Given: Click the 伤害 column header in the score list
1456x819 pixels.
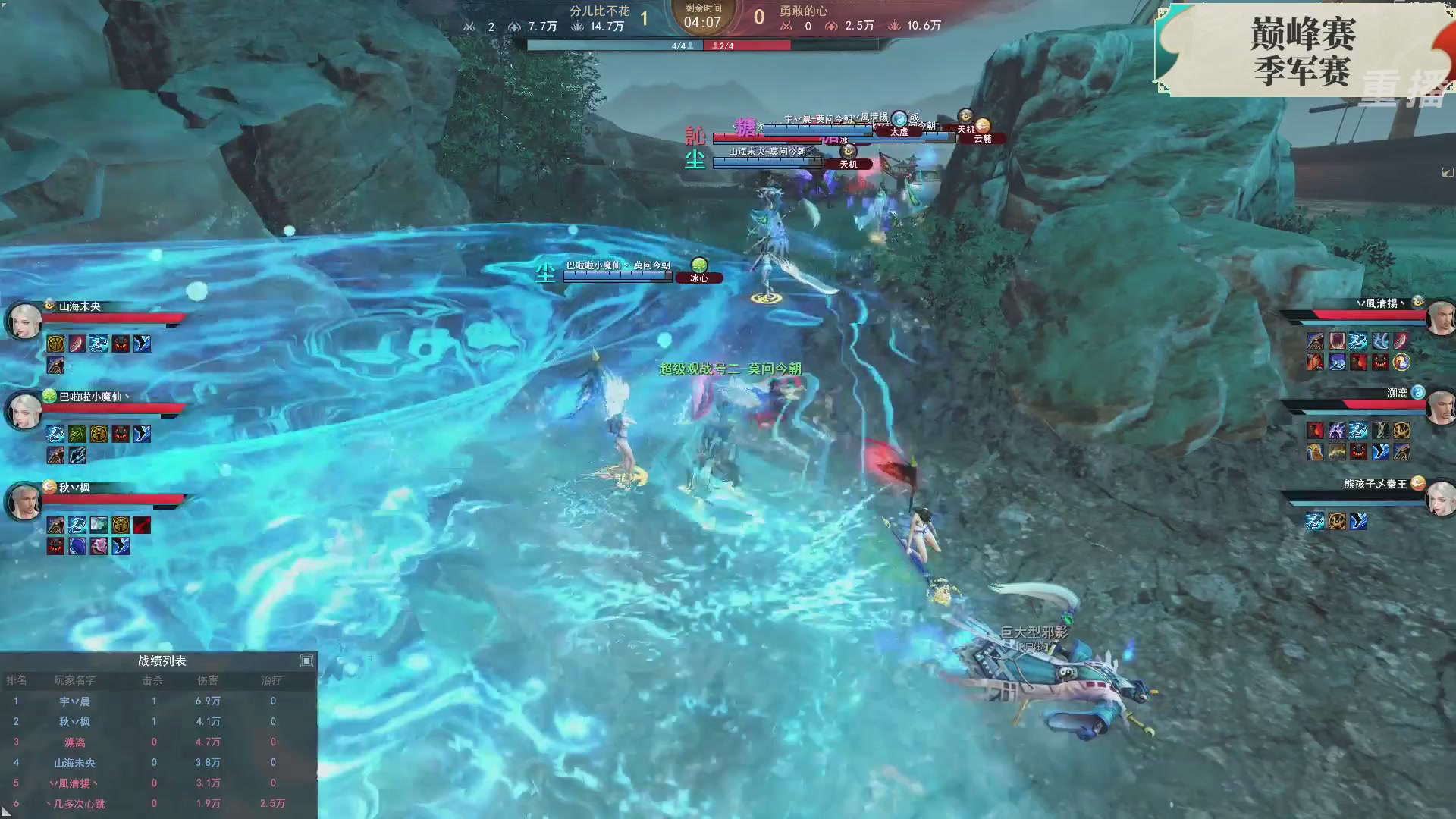Looking at the screenshot, I should pyautogui.click(x=209, y=680).
